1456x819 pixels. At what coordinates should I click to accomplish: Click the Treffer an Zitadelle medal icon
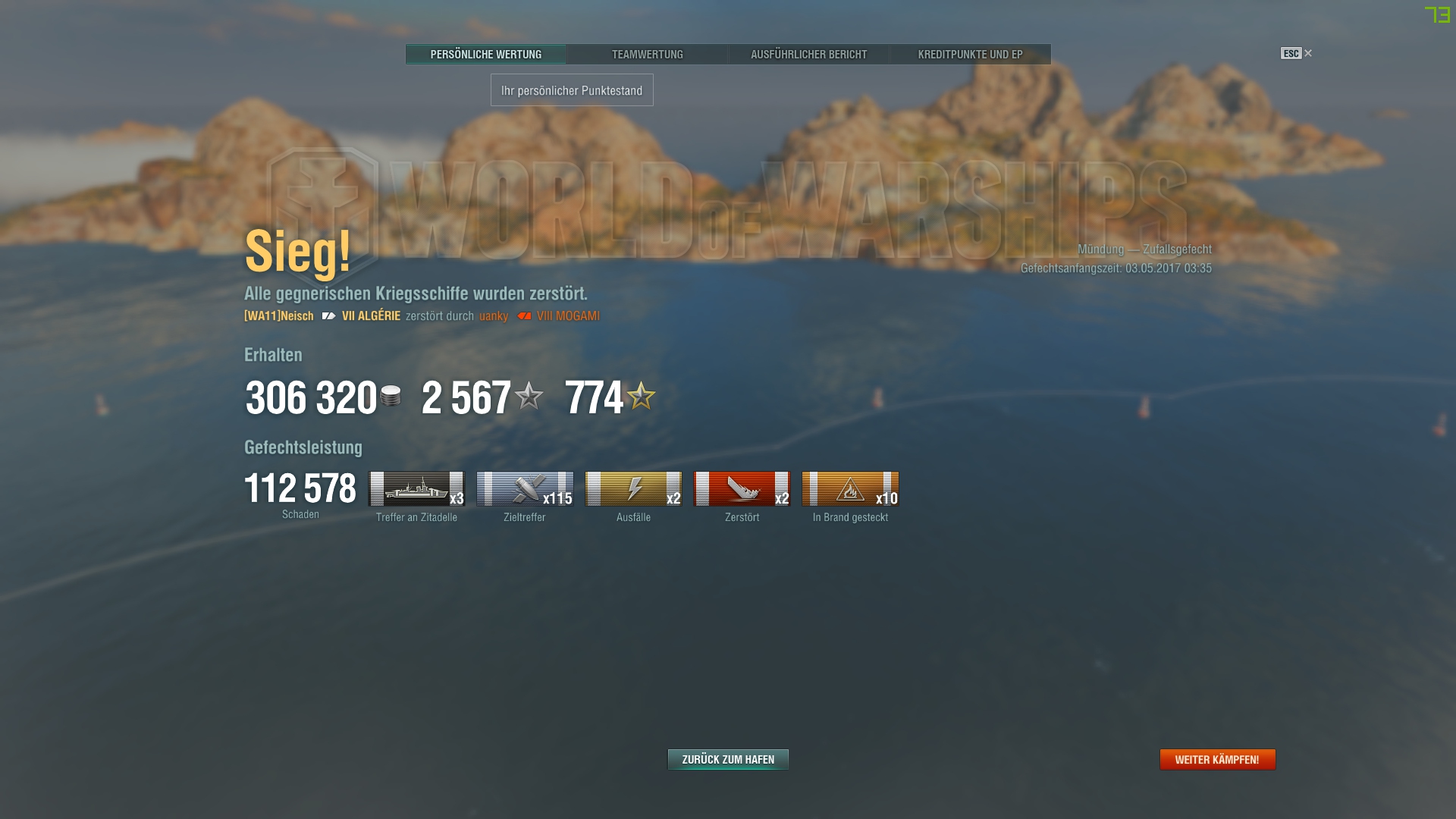point(416,490)
